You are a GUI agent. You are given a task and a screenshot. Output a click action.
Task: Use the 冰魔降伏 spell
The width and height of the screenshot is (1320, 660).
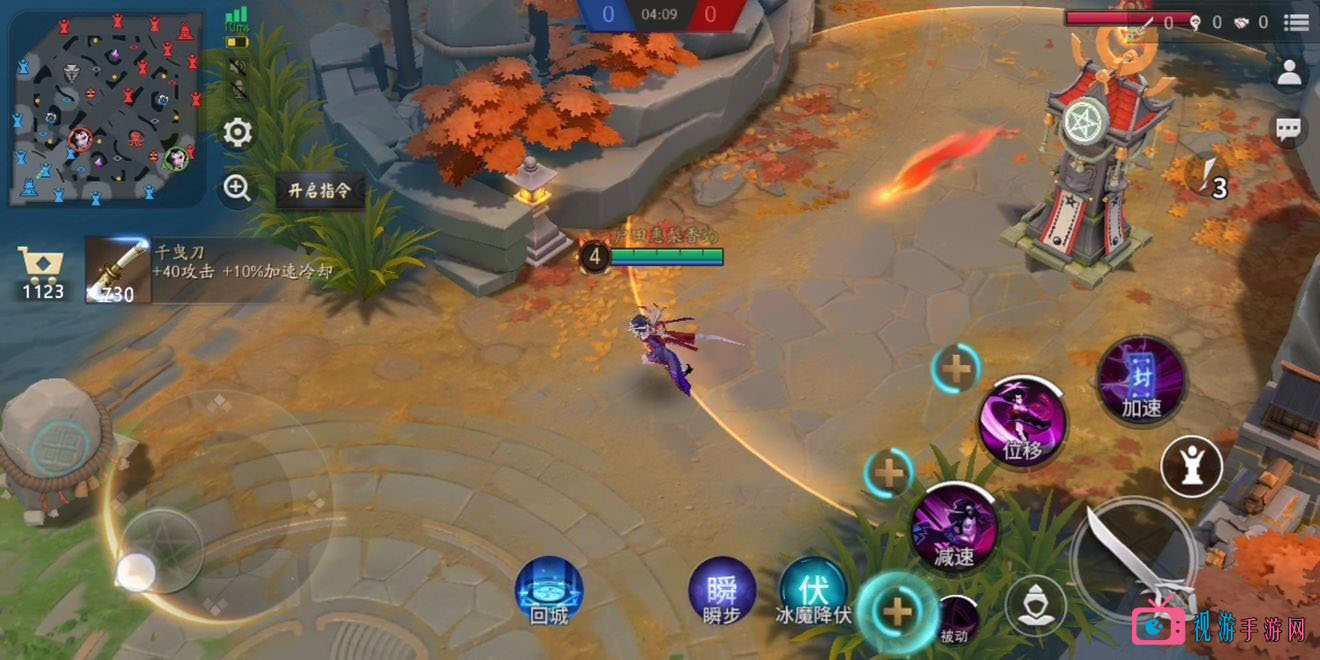(814, 590)
